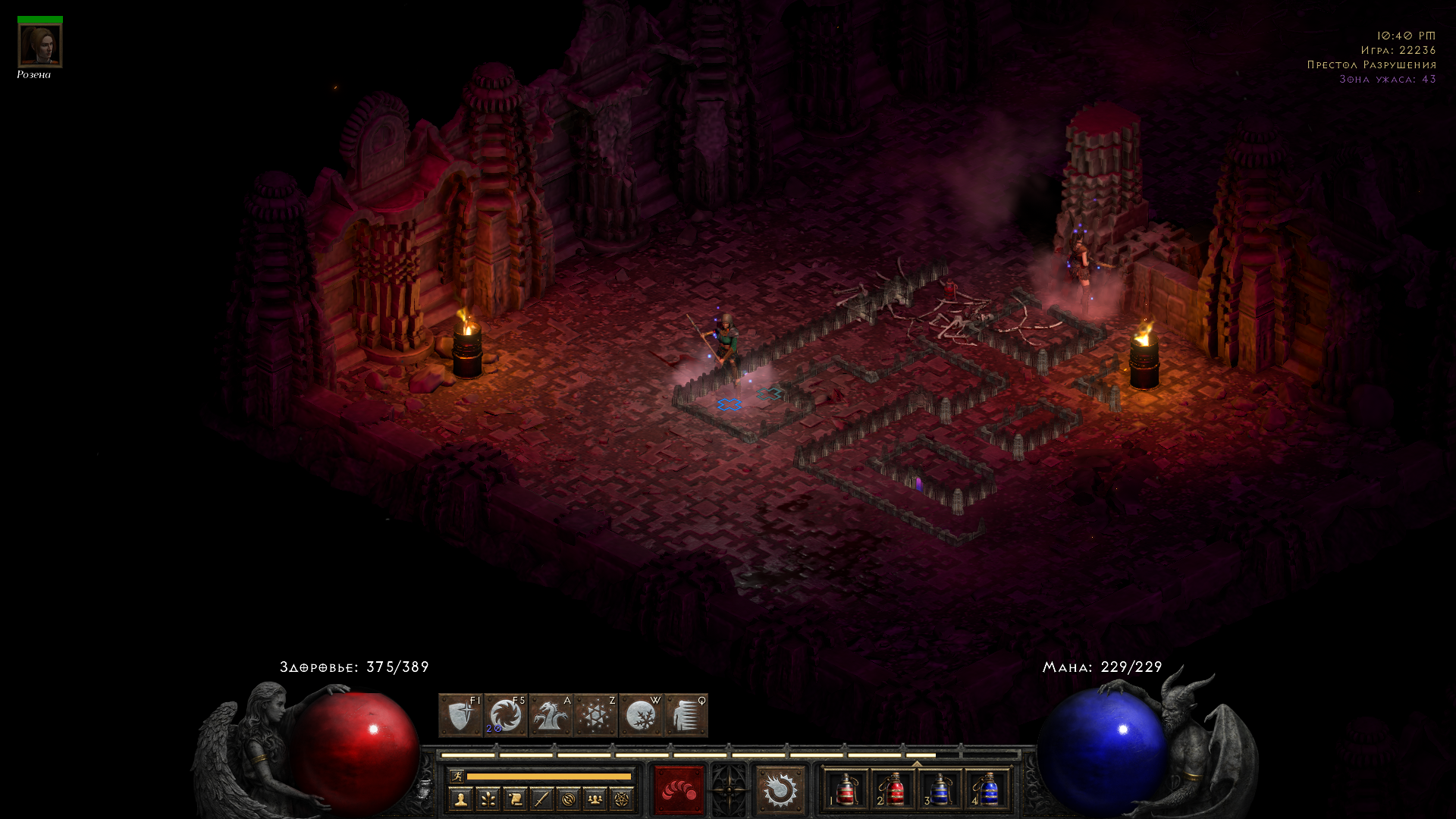Viewport: 1456px width, 819px height.
Task: Choose the three-headed hydra skill
Action: pyautogui.click(x=551, y=715)
